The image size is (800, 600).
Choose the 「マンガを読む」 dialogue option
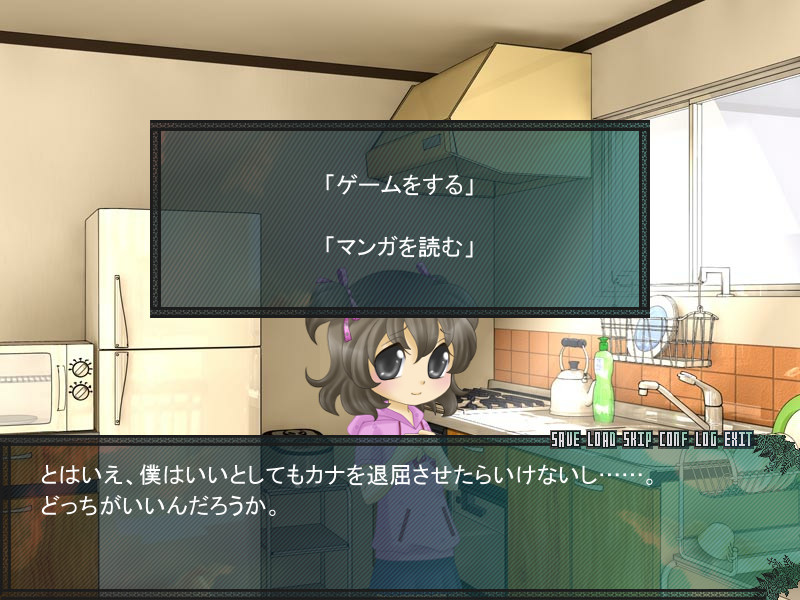[x=398, y=247]
